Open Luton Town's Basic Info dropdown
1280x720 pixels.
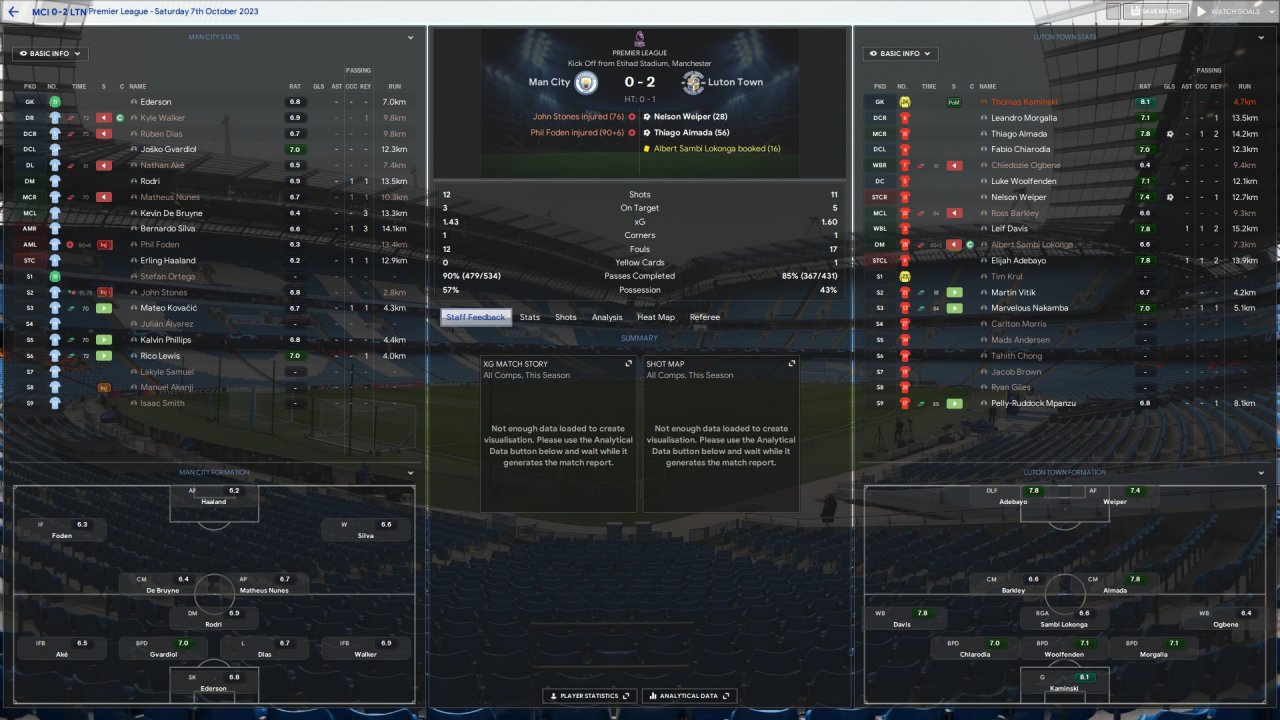point(901,54)
